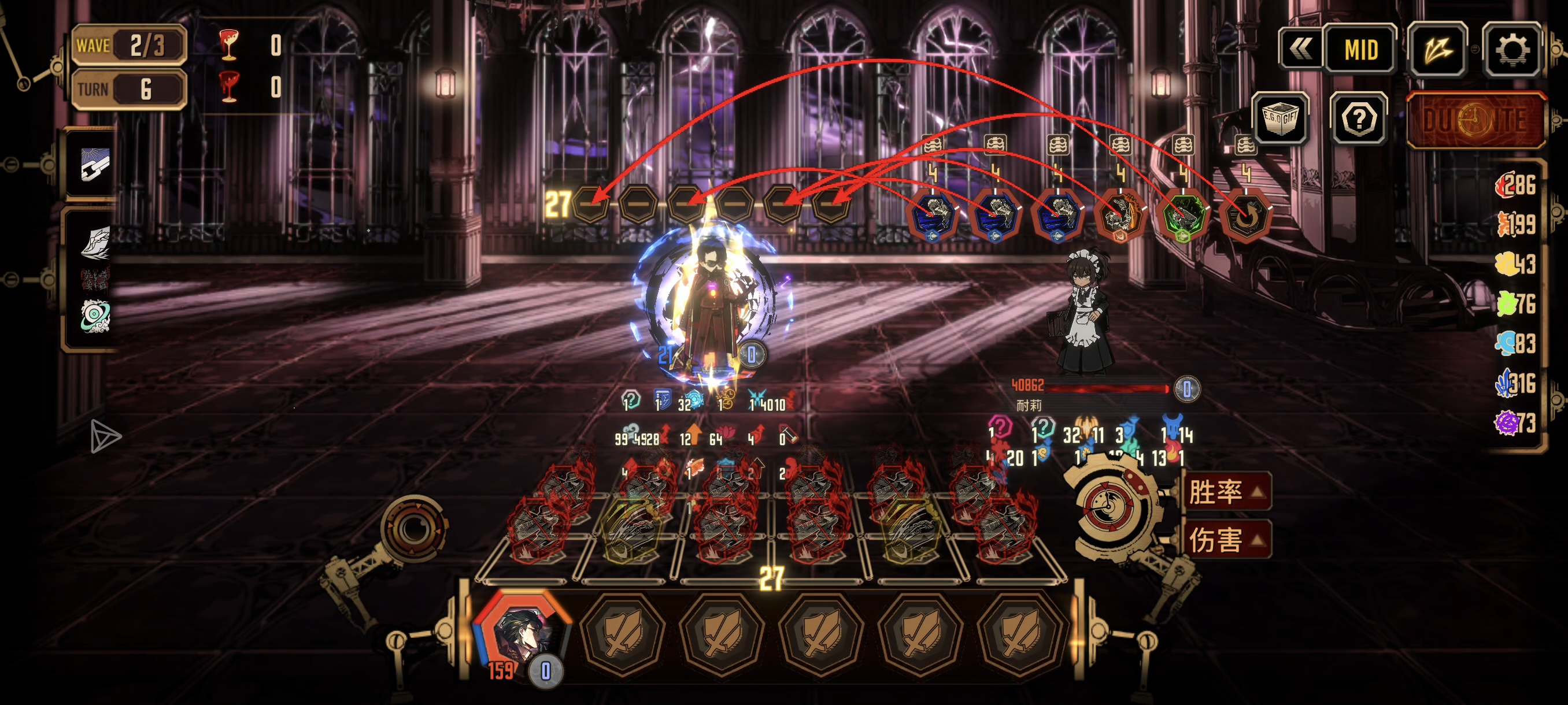Click the orange clock button
Image resolution: width=1568 pixels, height=705 pixels.
pos(1475,120)
